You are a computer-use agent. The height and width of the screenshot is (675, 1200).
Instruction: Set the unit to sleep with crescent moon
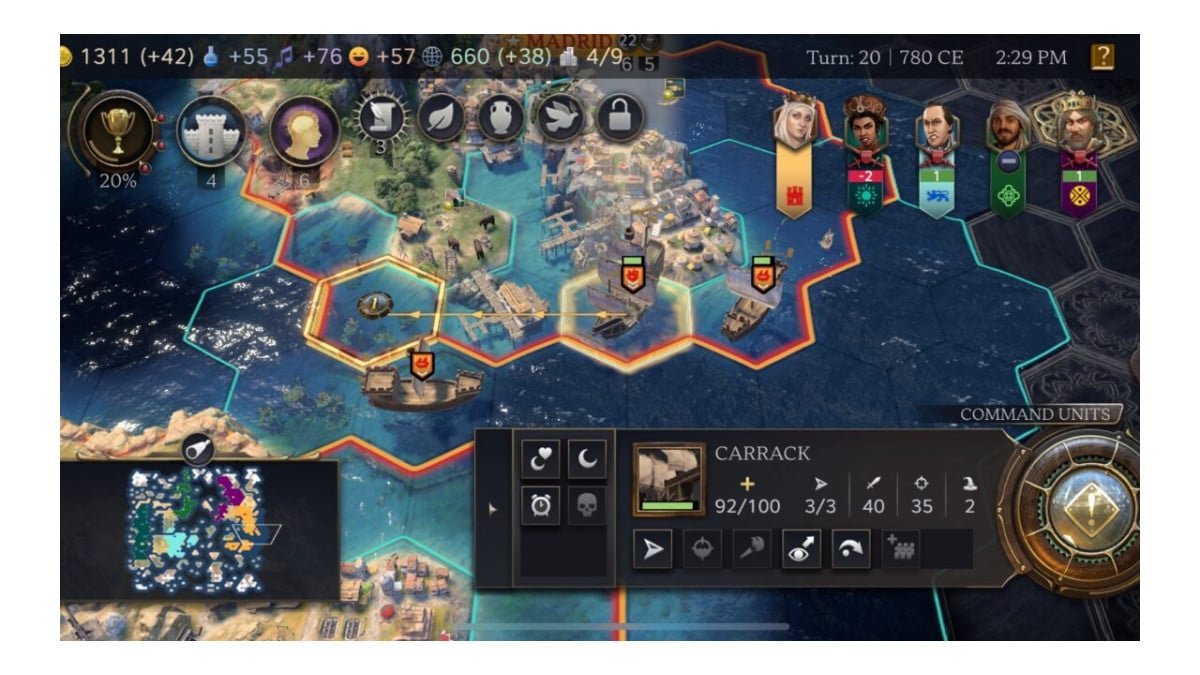point(587,460)
